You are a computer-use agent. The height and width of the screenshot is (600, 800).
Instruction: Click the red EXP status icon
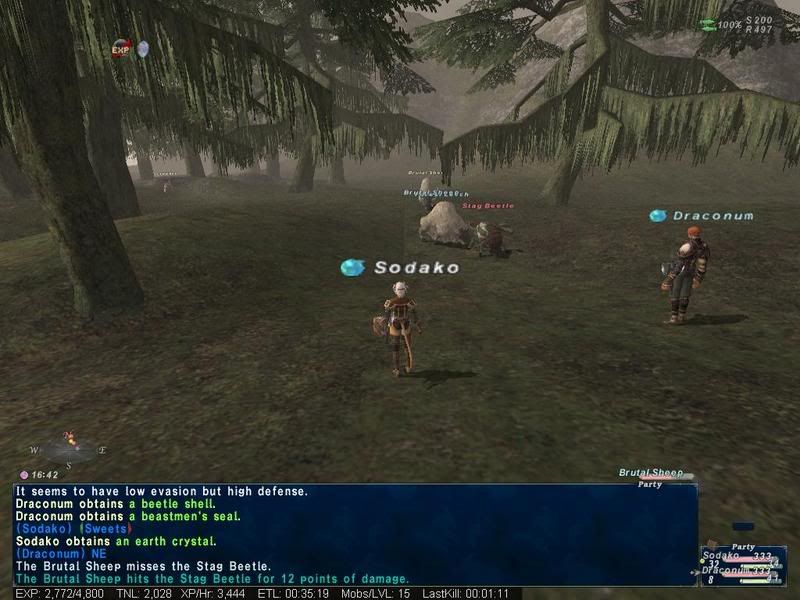121,48
